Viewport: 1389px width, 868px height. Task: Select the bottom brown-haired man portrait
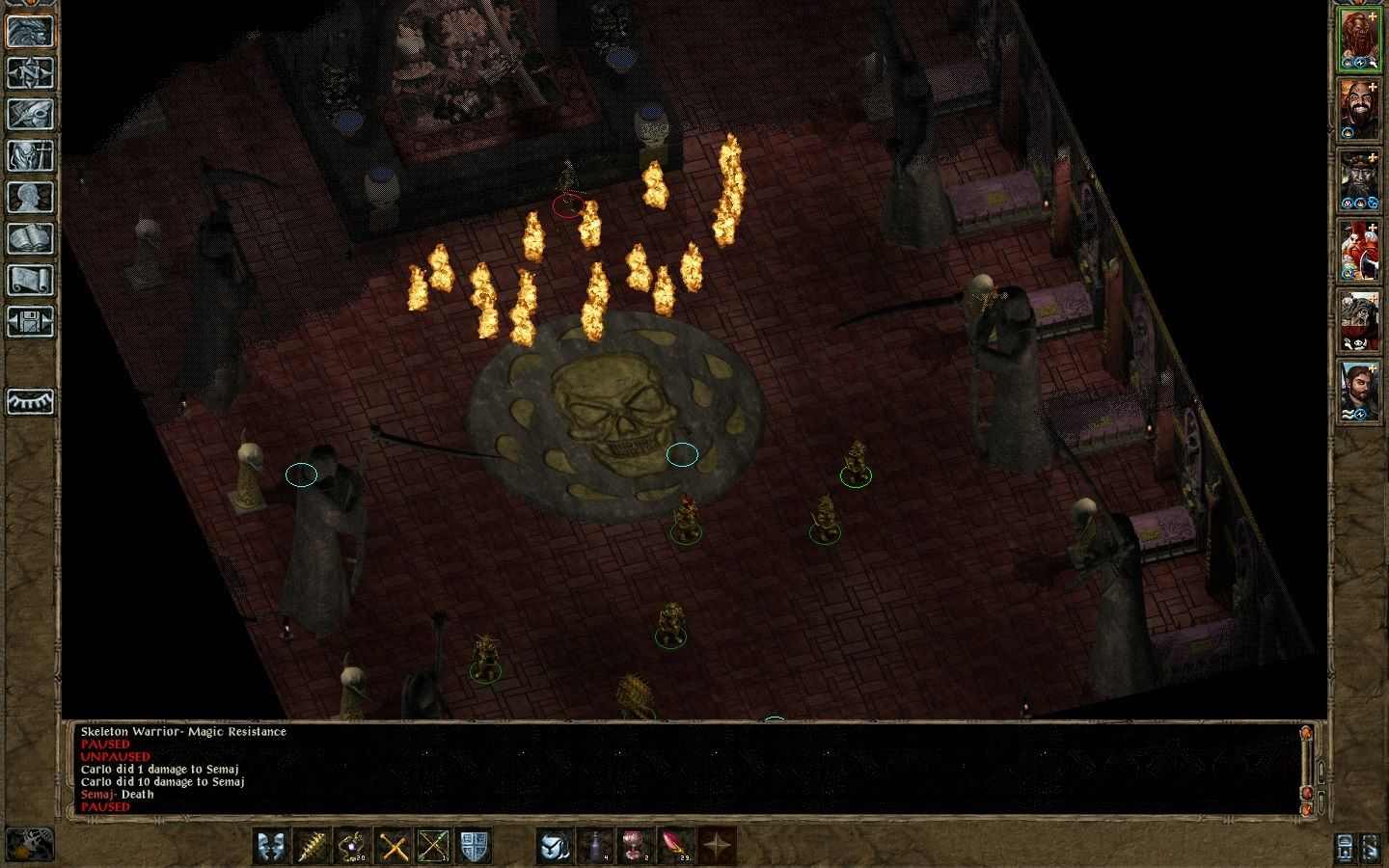point(1359,392)
